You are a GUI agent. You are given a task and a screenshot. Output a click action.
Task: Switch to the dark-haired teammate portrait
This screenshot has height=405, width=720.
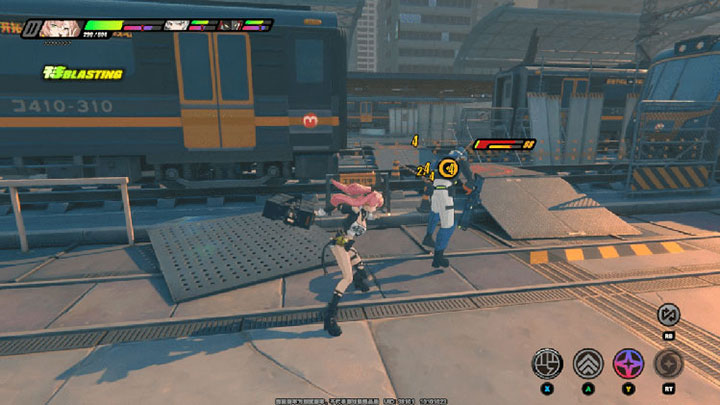(x=231, y=25)
